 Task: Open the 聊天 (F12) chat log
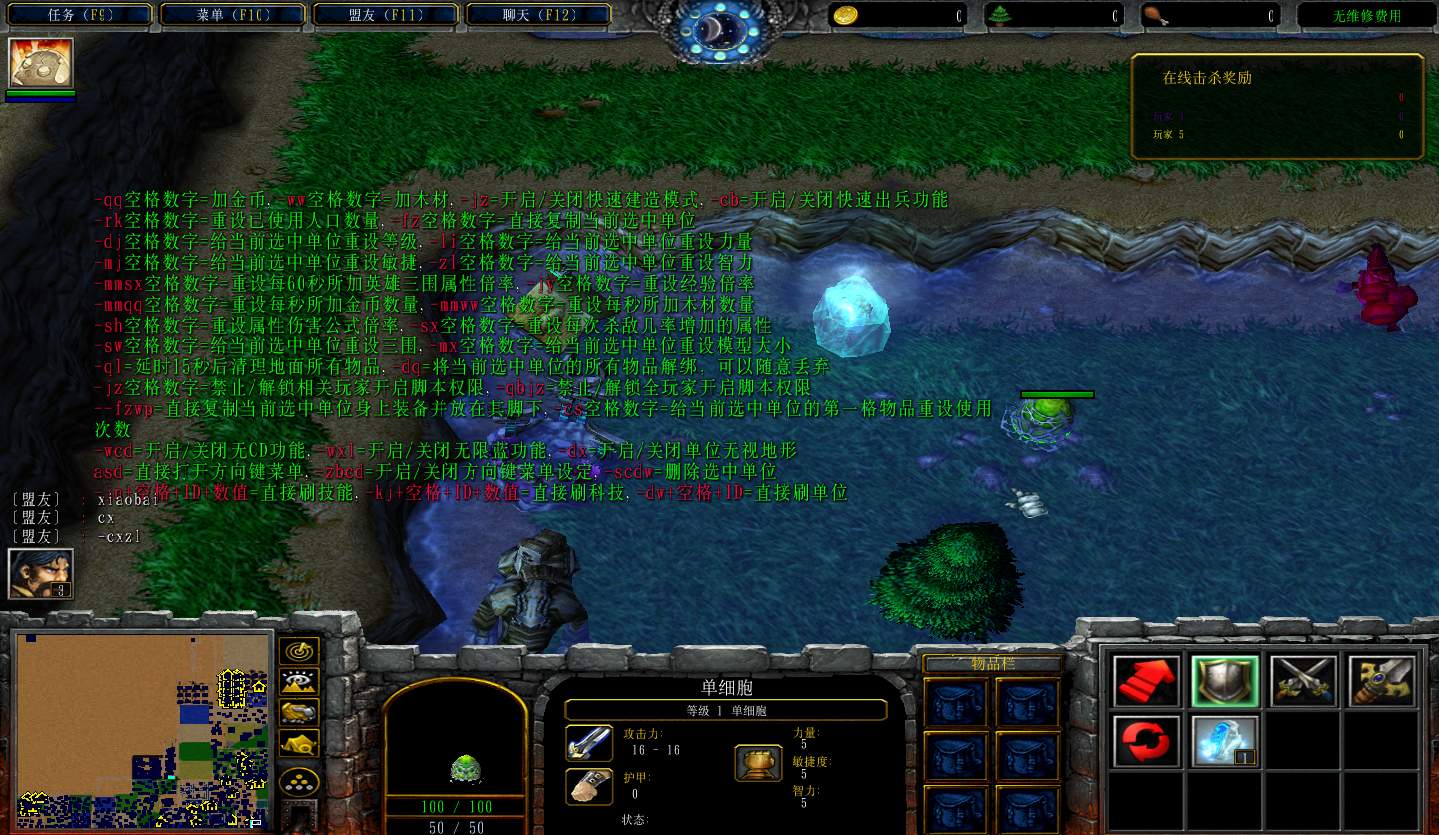tap(539, 15)
